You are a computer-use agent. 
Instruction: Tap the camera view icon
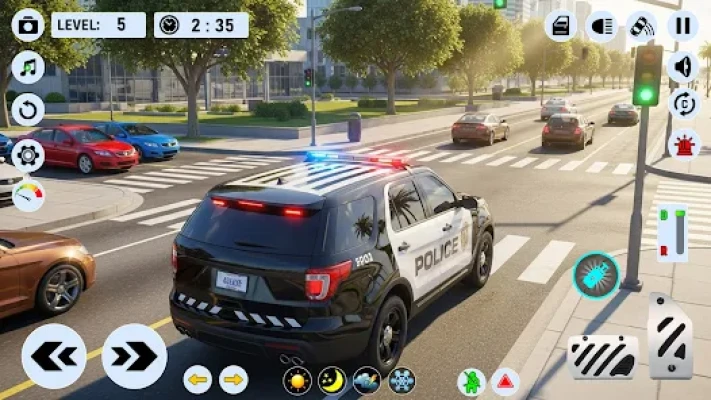tap(27, 24)
